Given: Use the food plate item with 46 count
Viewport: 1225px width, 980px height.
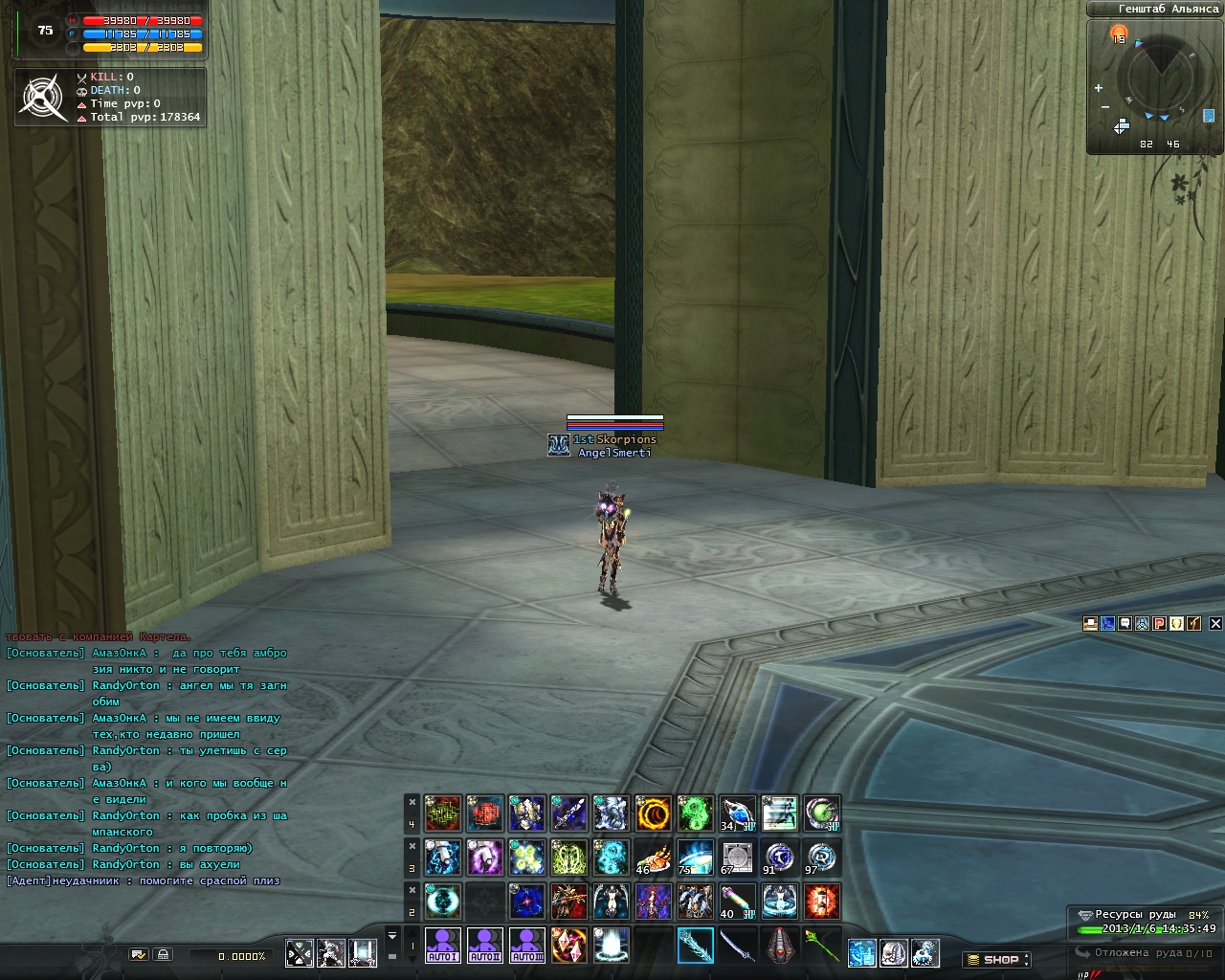Looking at the screenshot, I should pos(654,857).
